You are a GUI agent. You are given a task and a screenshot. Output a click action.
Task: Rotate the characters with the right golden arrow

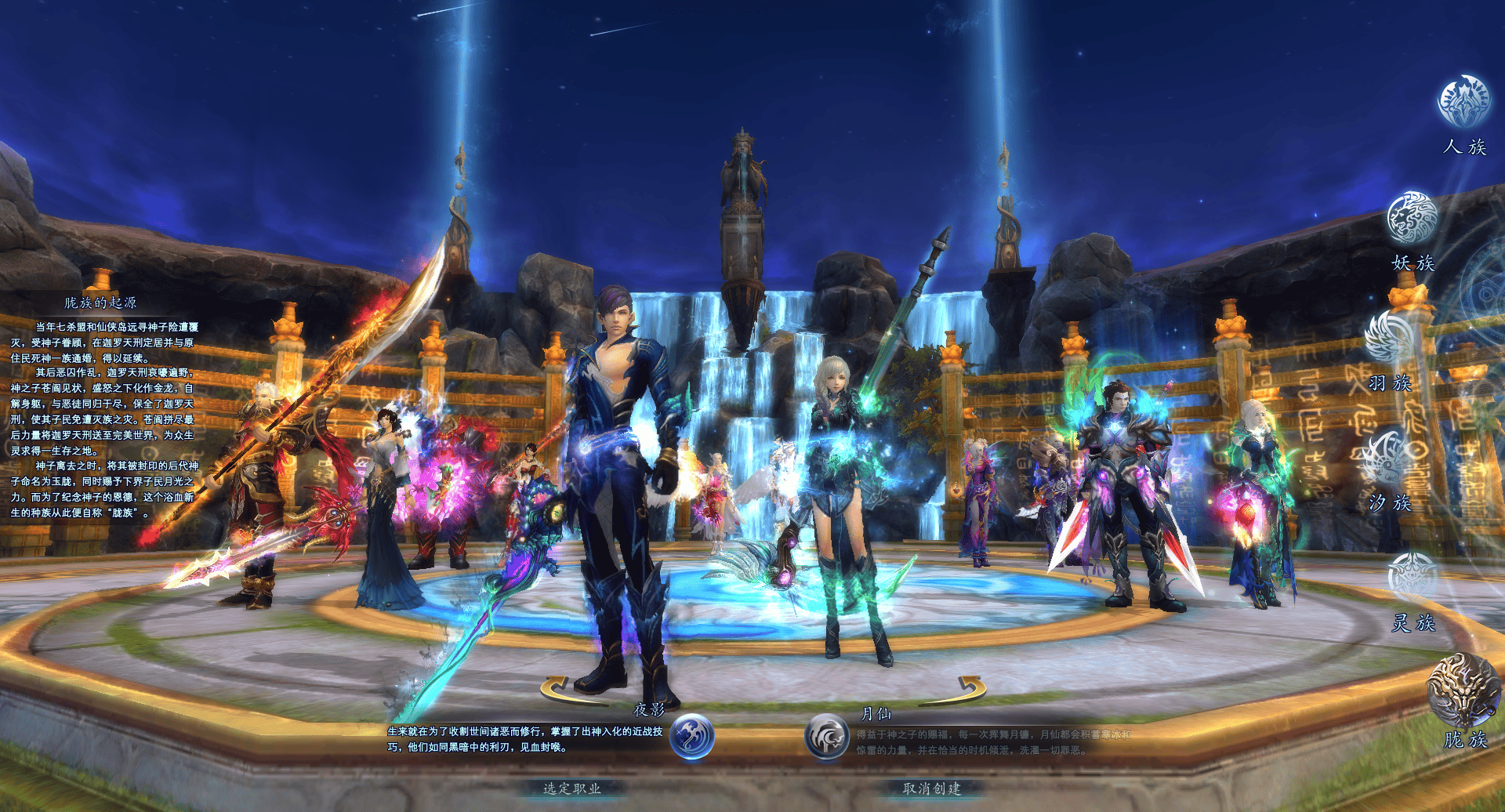pos(967,688)
